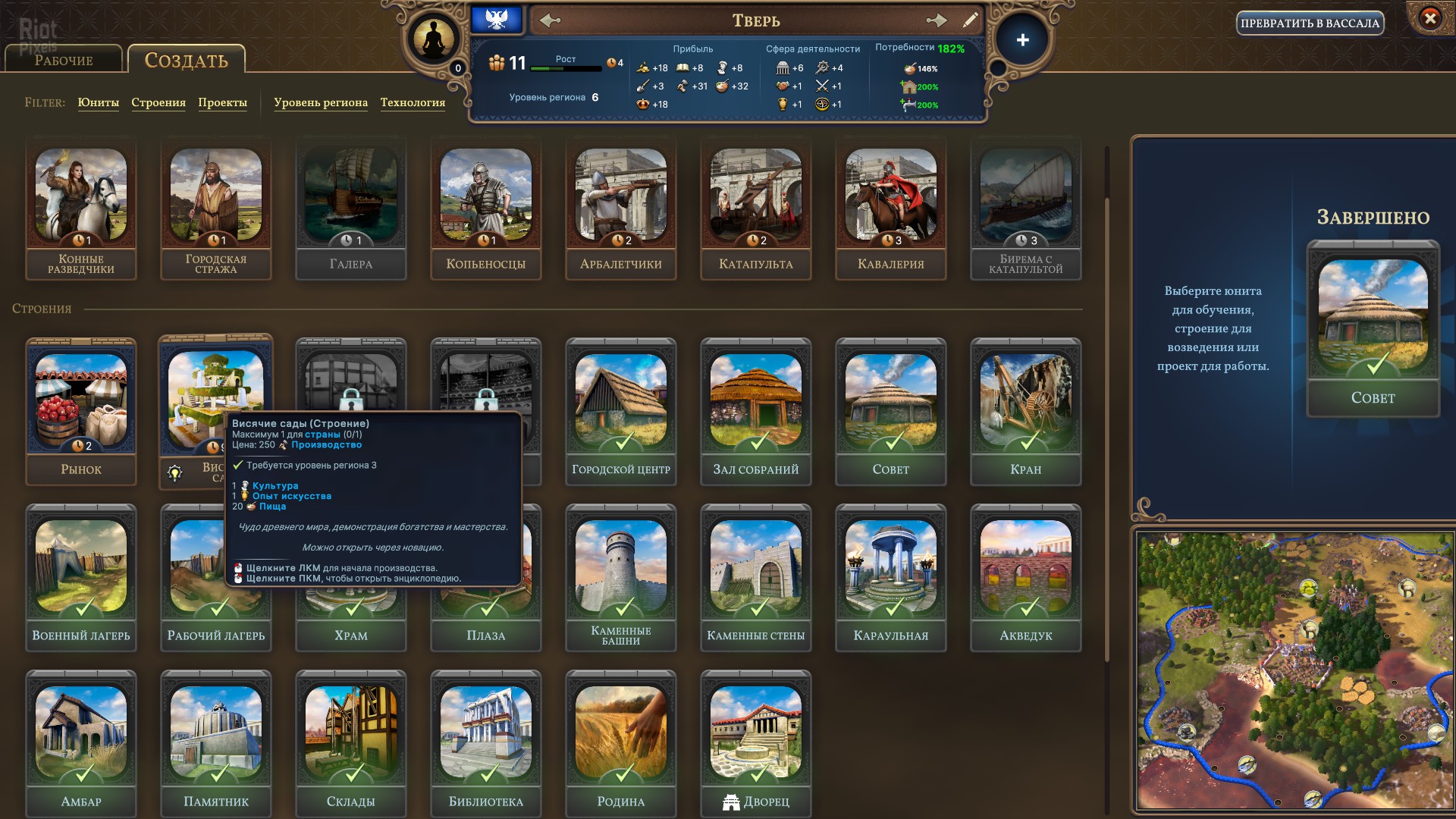Queue the Катапульта unit

pos(756,209)
